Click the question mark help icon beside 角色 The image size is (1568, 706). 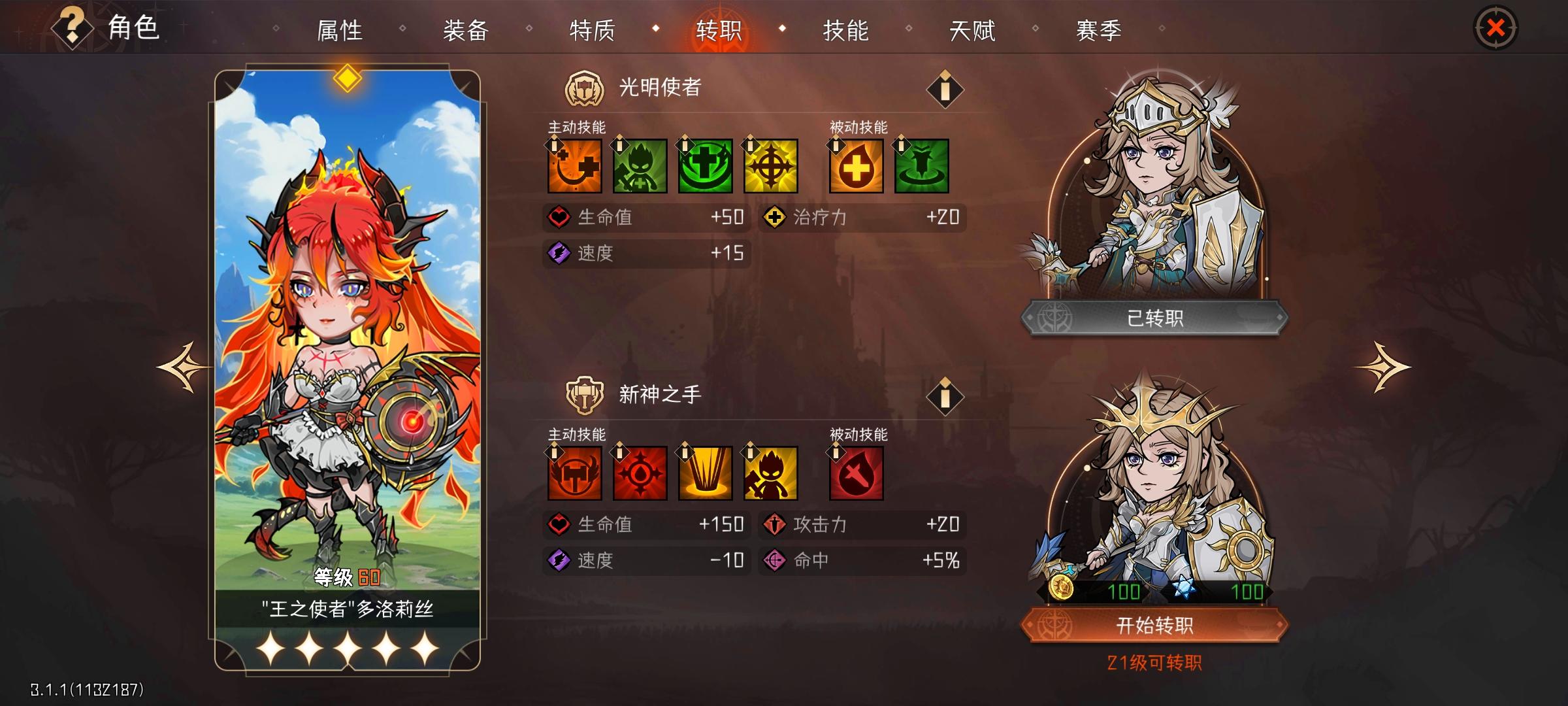(x=71, y=27)
